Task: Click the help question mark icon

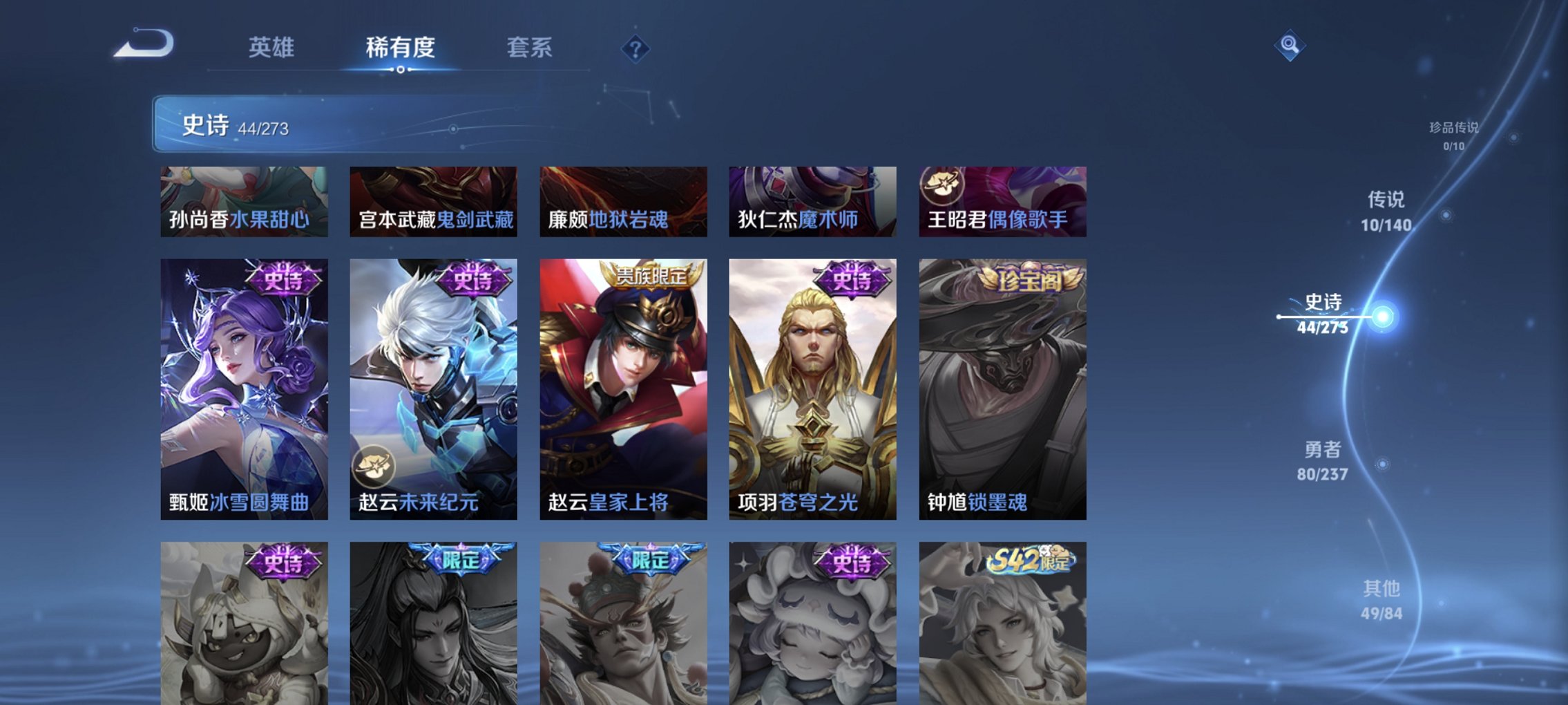Action: [635, 49]
